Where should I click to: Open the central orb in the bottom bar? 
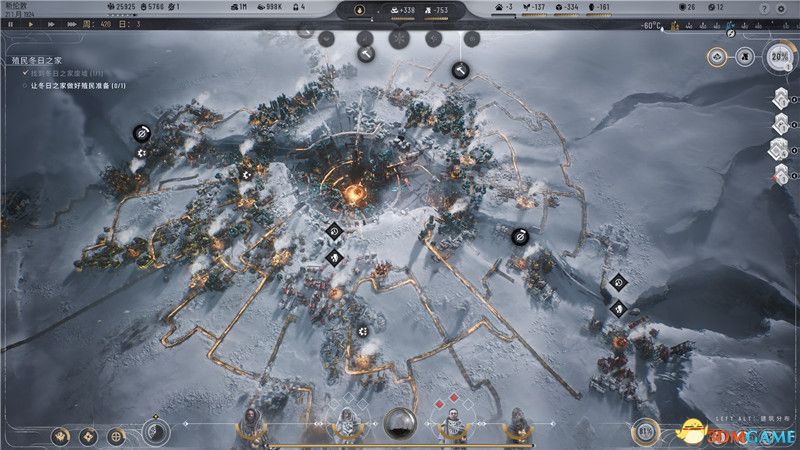pos(399,425)
